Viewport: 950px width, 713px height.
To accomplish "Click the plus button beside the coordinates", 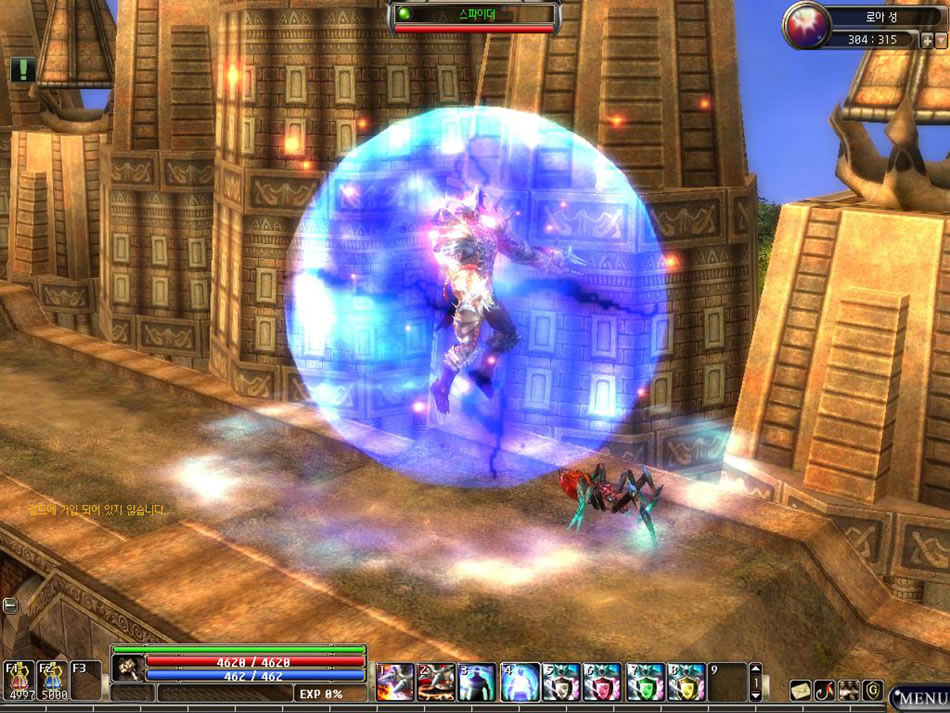I will pyautogui.click(x=927, y=40).
